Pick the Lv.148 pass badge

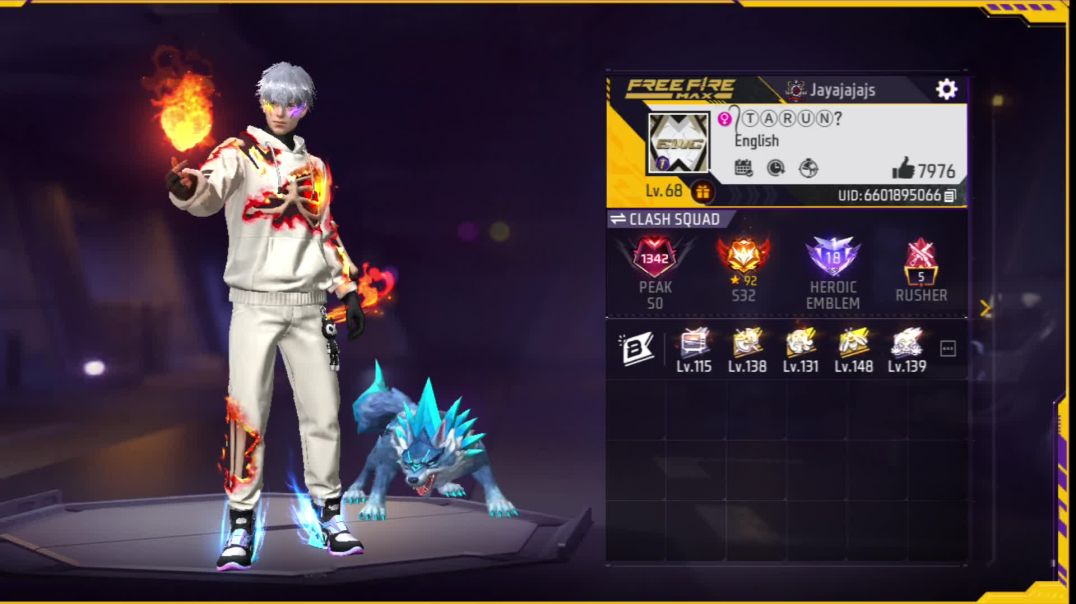[x=853, y=343]
